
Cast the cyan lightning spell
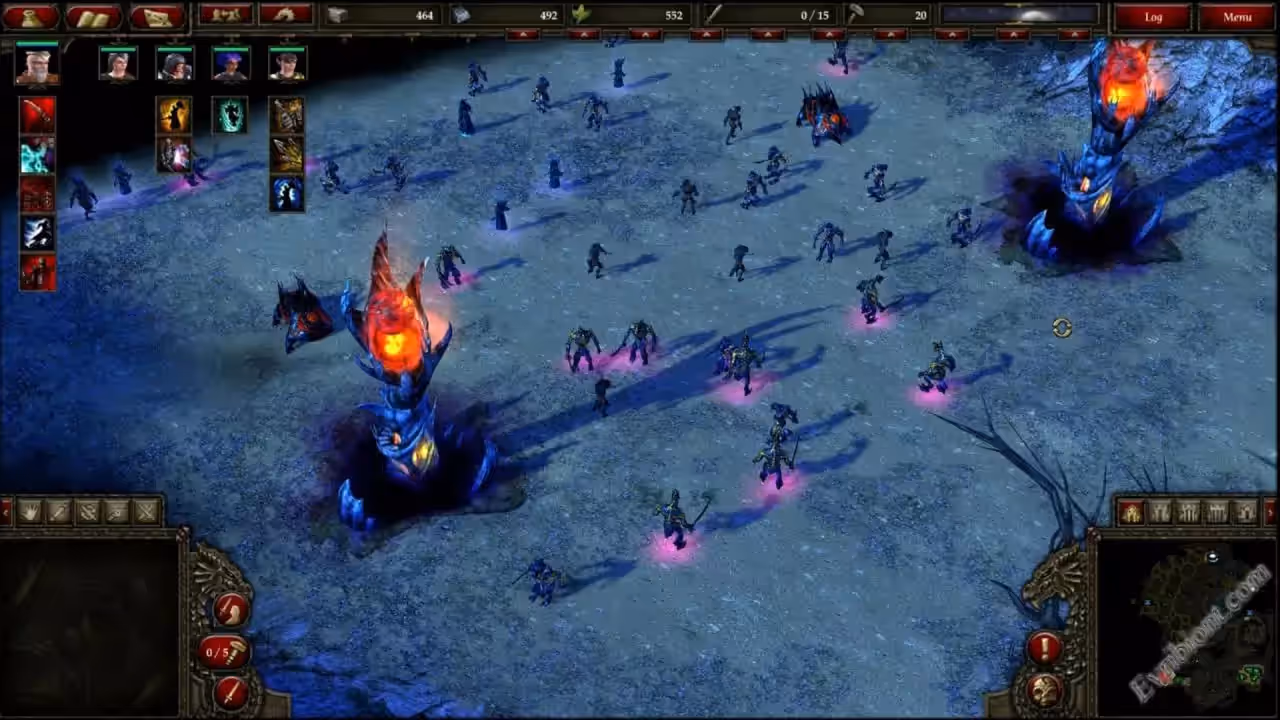pyautogui.click(x=37, y=155)
